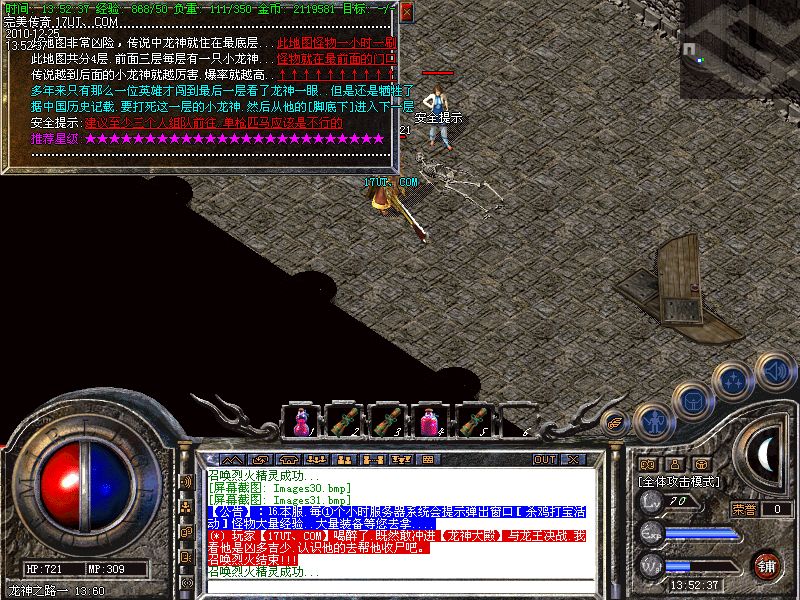The width and height of the screenshot is (800, 600).
Task: Click the X button above chat
Action: pyautogui.click(x=573, y=460)
